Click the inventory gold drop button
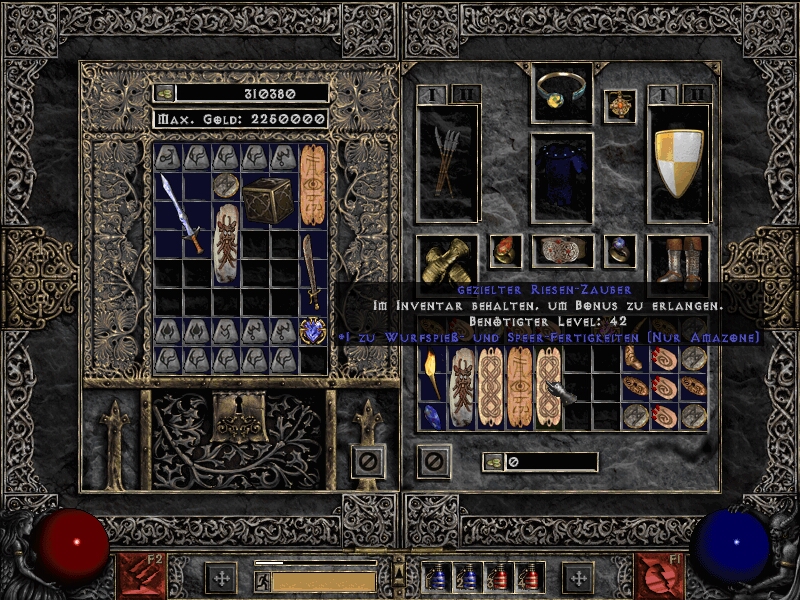Viewport: 800px width, 600px height. tap(493, 462)
